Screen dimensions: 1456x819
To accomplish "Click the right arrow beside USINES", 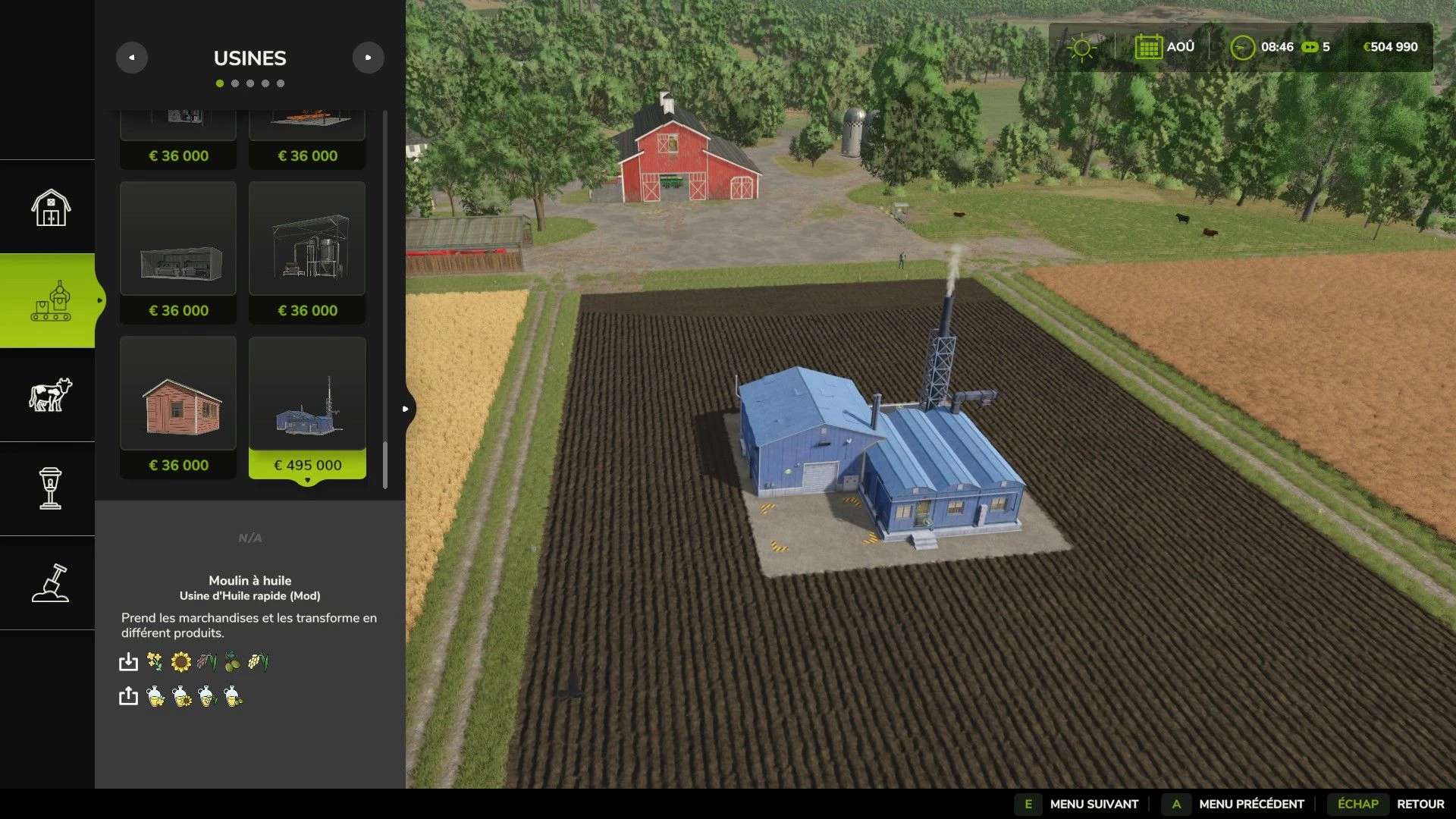I will [369, 57].
